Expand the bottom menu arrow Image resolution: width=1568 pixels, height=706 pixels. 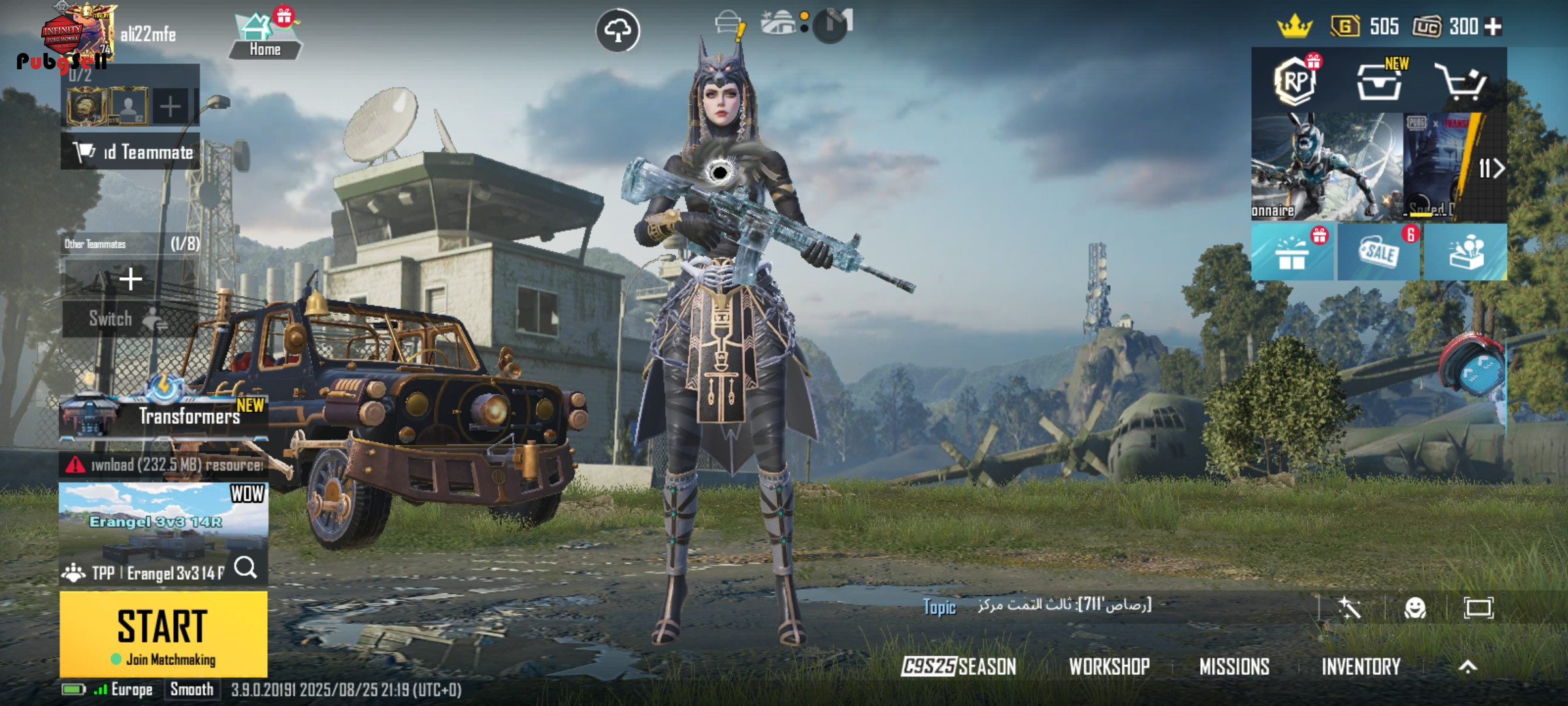click(x=1467, y=667)
